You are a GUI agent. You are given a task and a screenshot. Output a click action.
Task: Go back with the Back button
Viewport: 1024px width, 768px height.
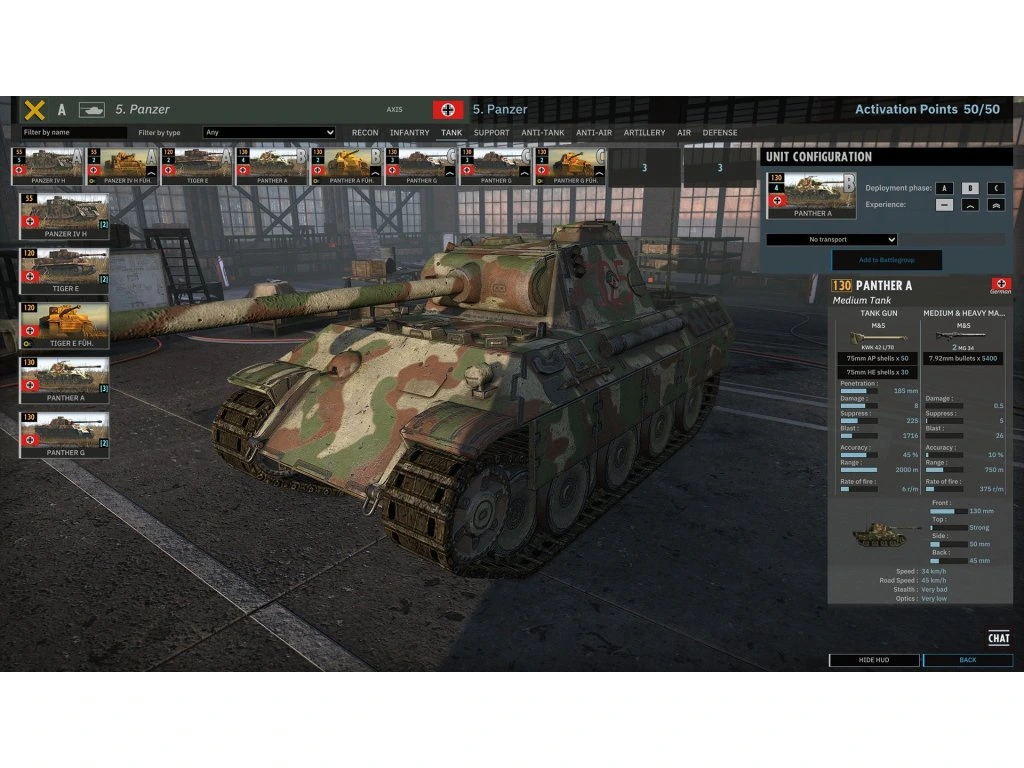click(x=967, y=660)
